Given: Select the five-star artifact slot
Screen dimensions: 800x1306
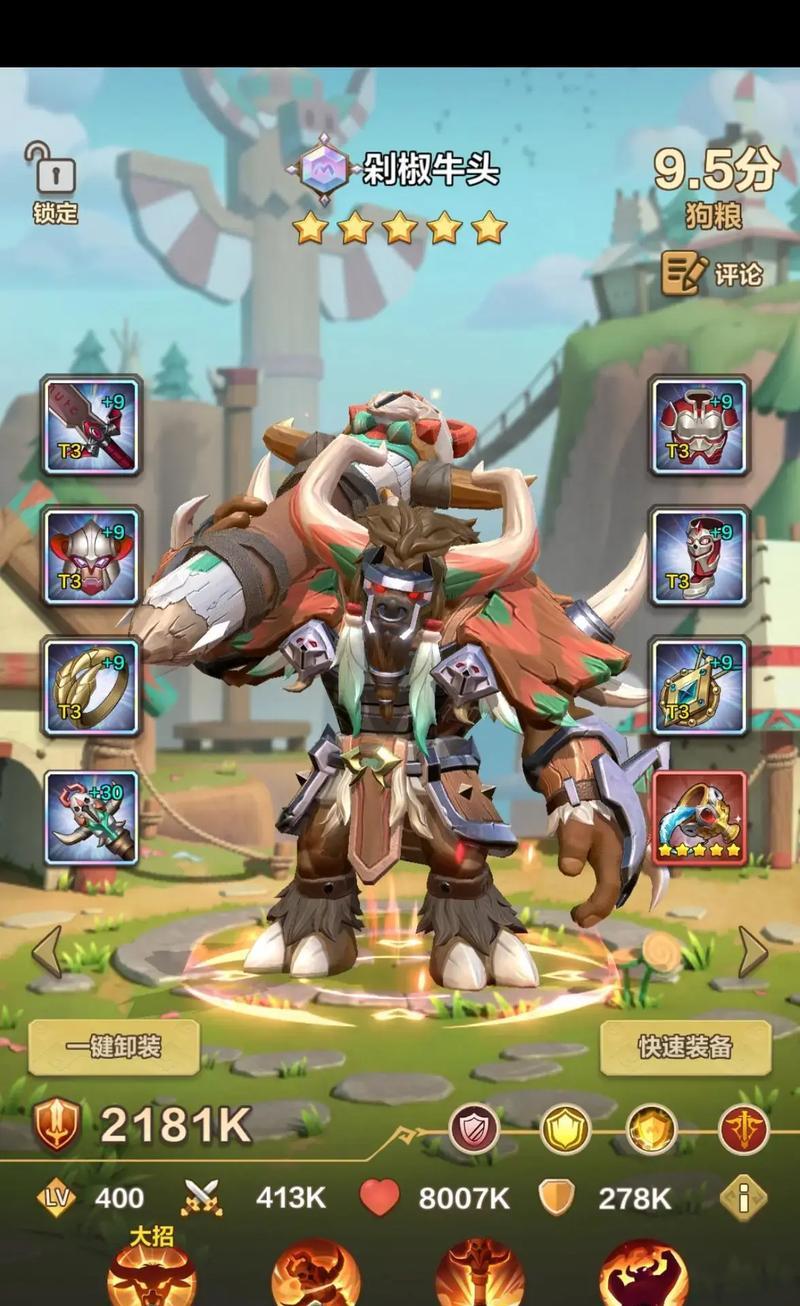Looking at the screenshot, I should [x=700, y=818].
